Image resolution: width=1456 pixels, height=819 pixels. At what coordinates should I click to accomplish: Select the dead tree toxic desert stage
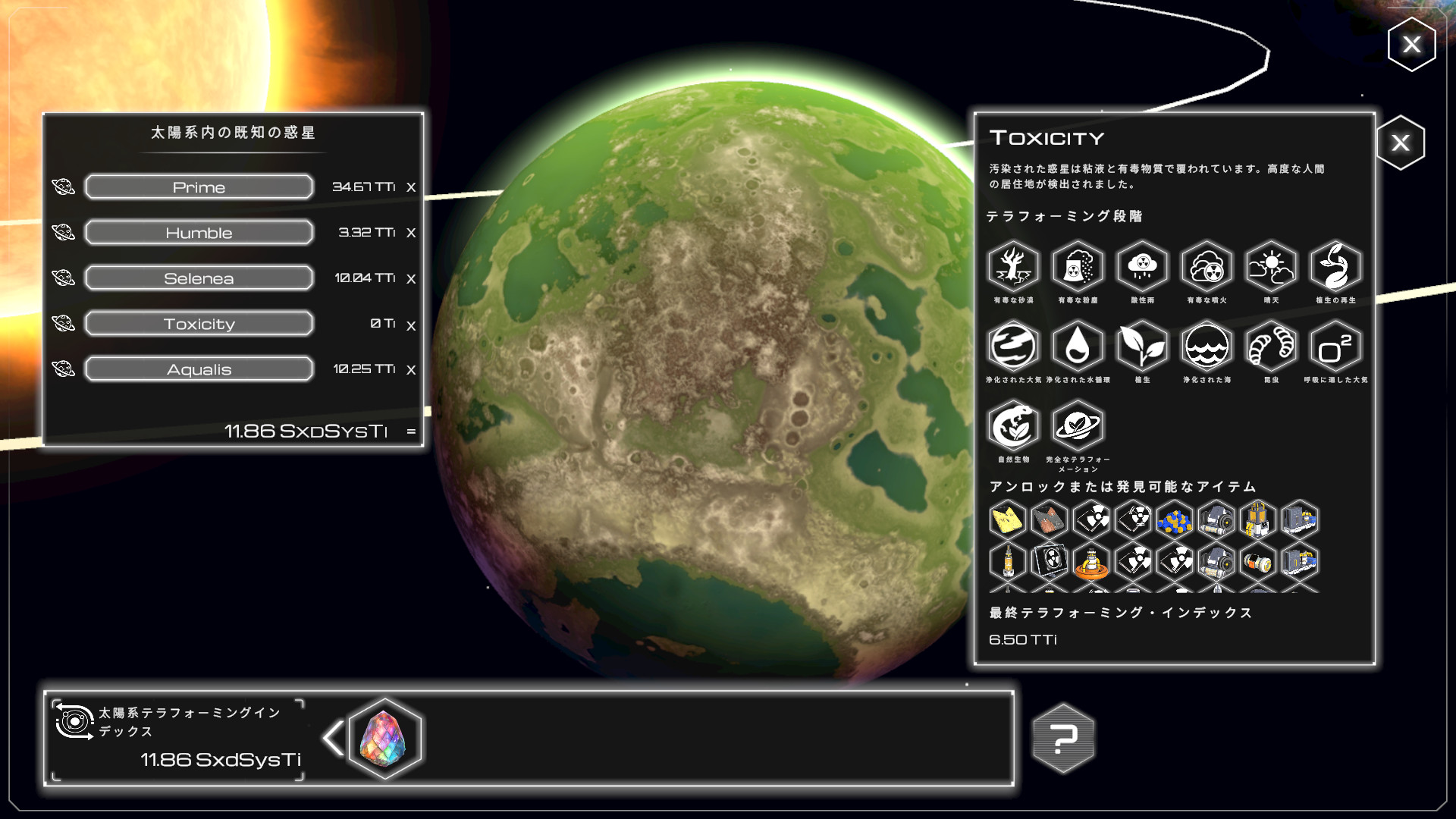(1013, 267)
